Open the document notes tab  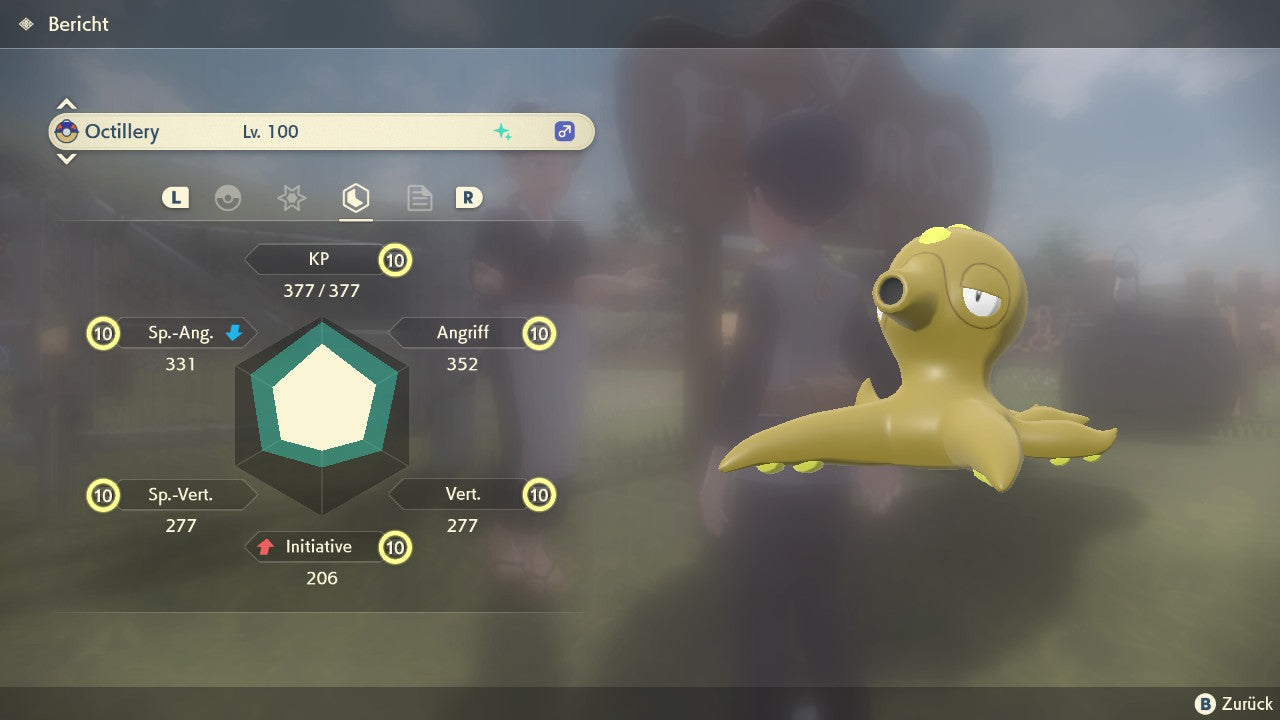point(419,198)
